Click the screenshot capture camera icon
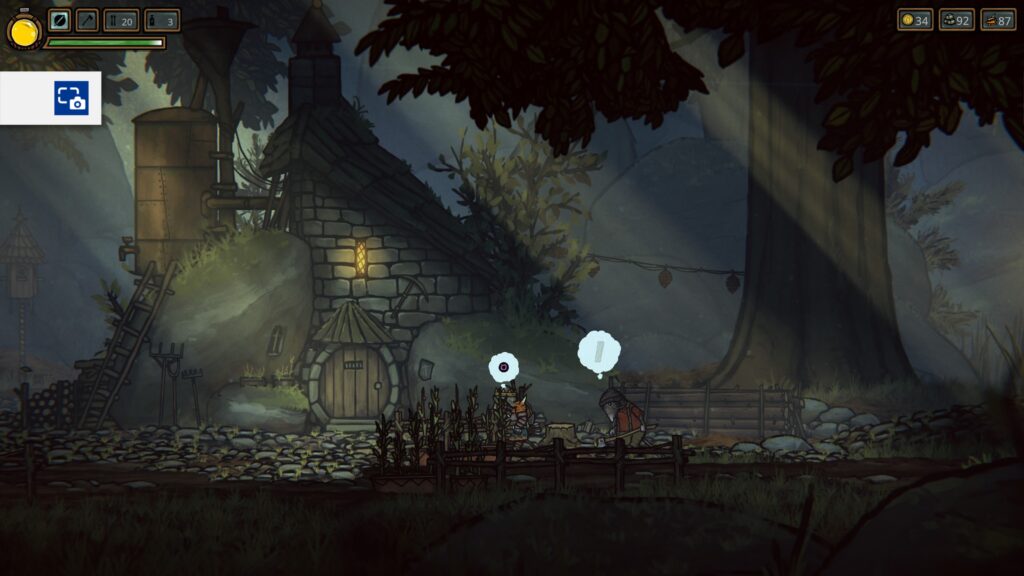Screen dimensions: 1024x576 (71, 98)
